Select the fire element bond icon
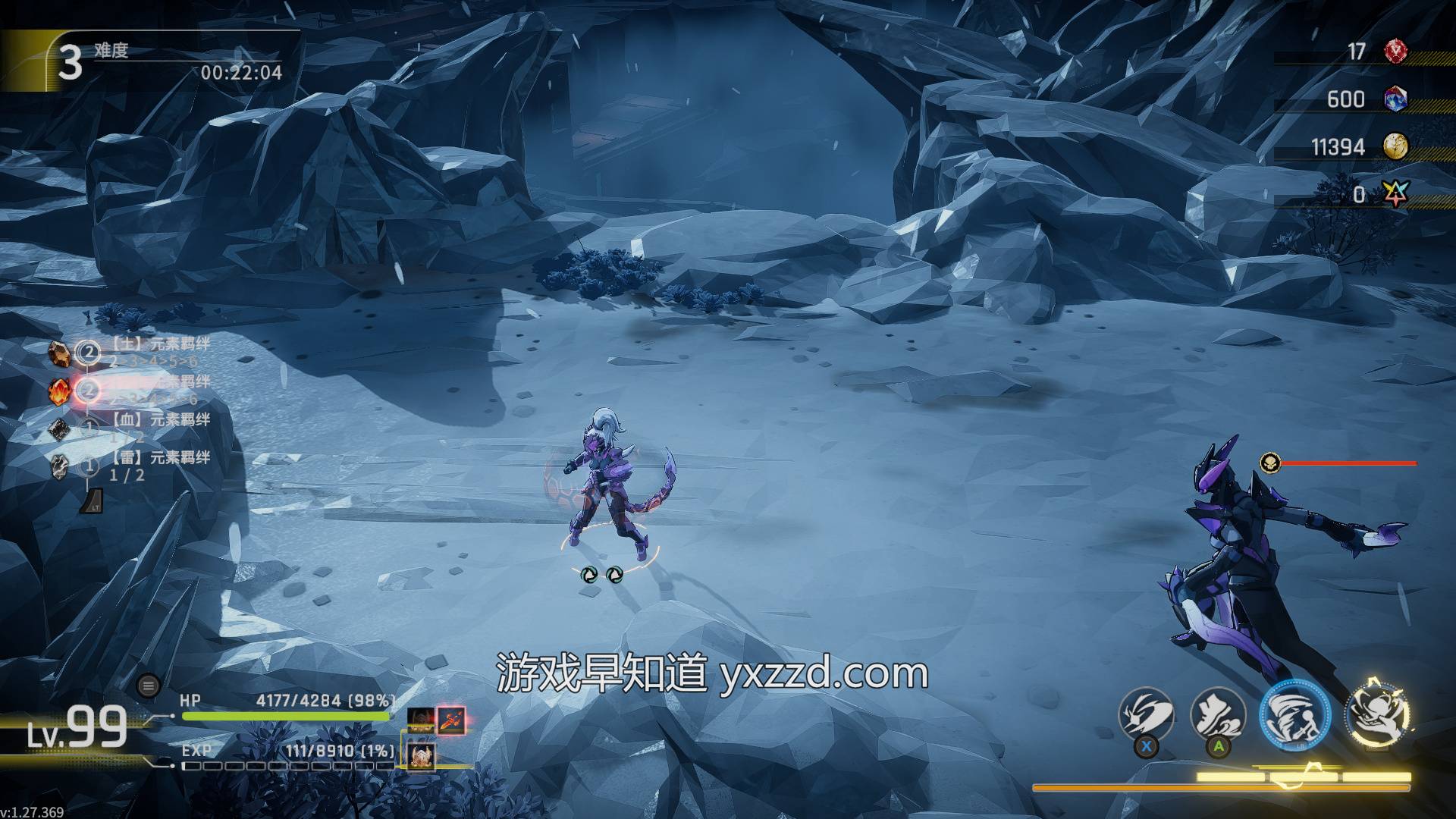This screenshot has width=1456, height=819. (60, 391)
